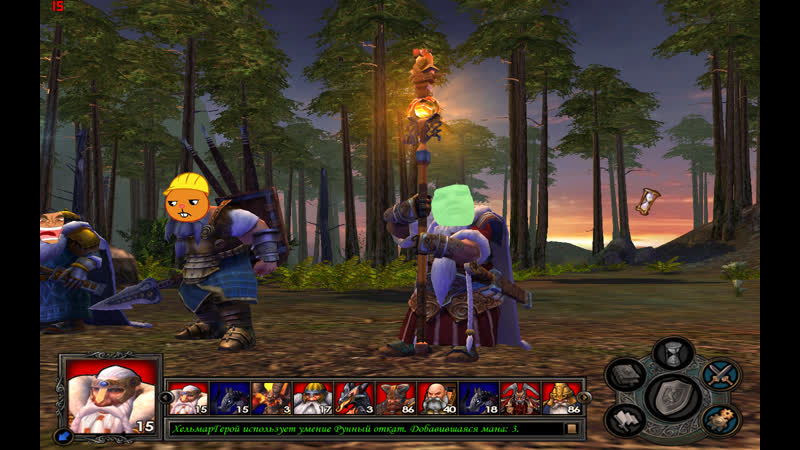
Task: Open the gear options button
Action: (720, 419)
